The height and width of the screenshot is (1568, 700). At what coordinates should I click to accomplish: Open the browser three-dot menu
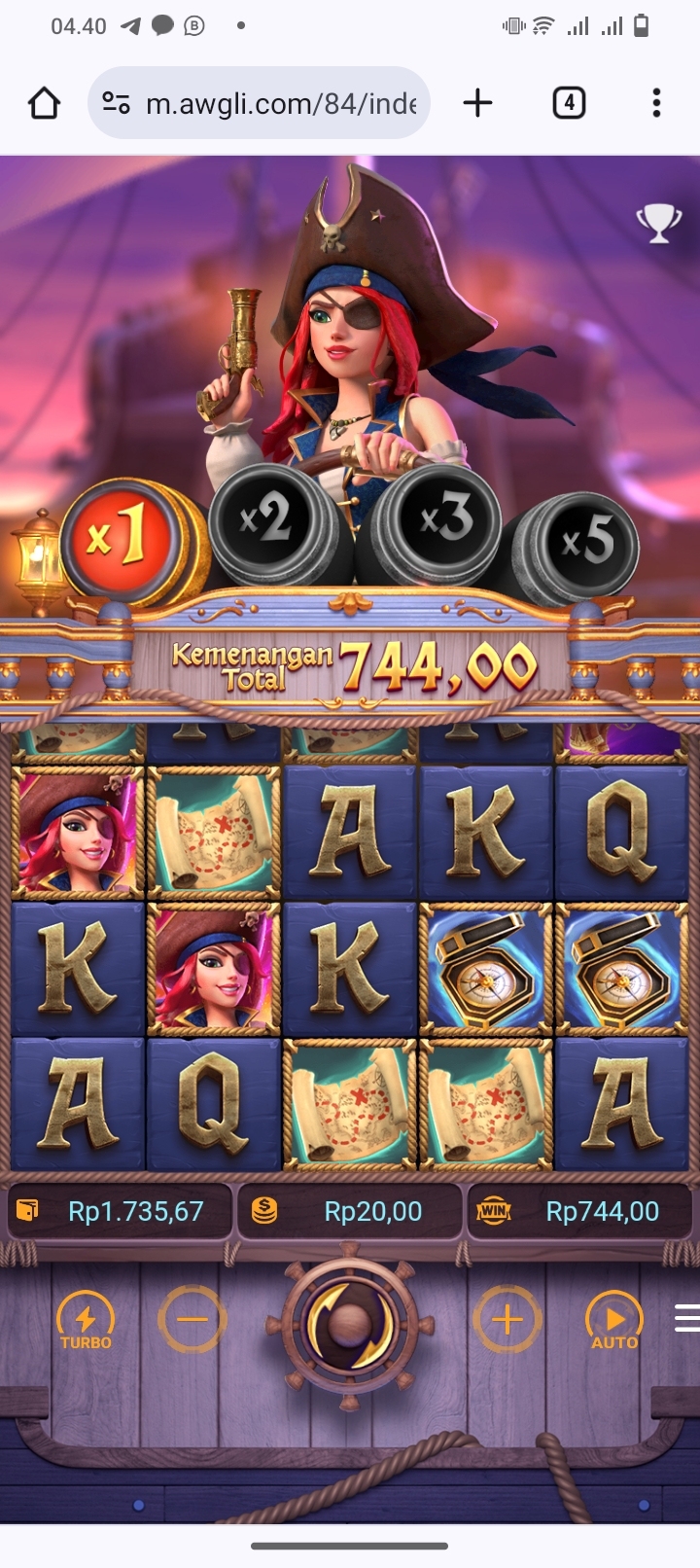pos(656,103)
